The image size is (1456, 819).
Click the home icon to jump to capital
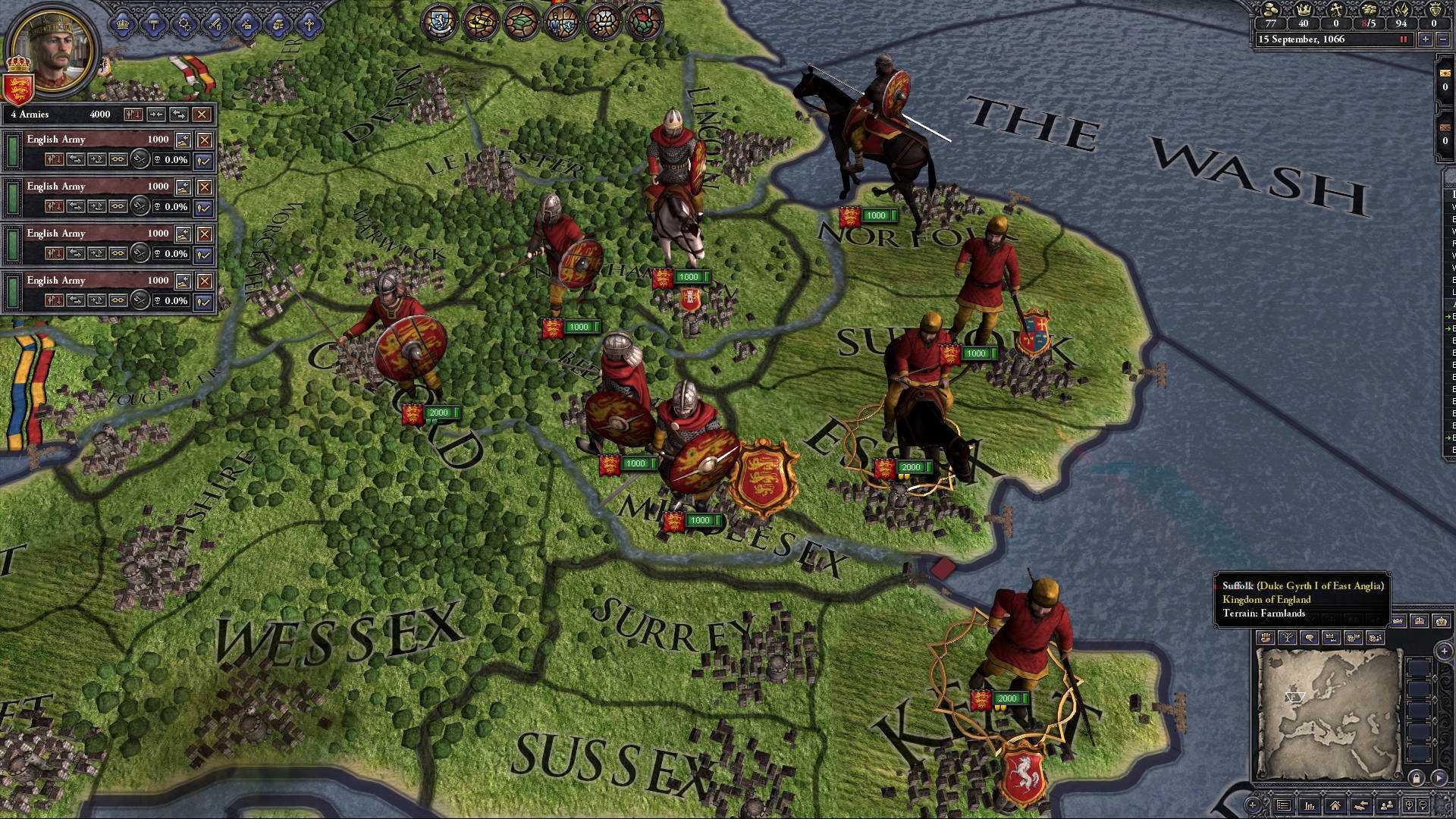pos(1336,805)
